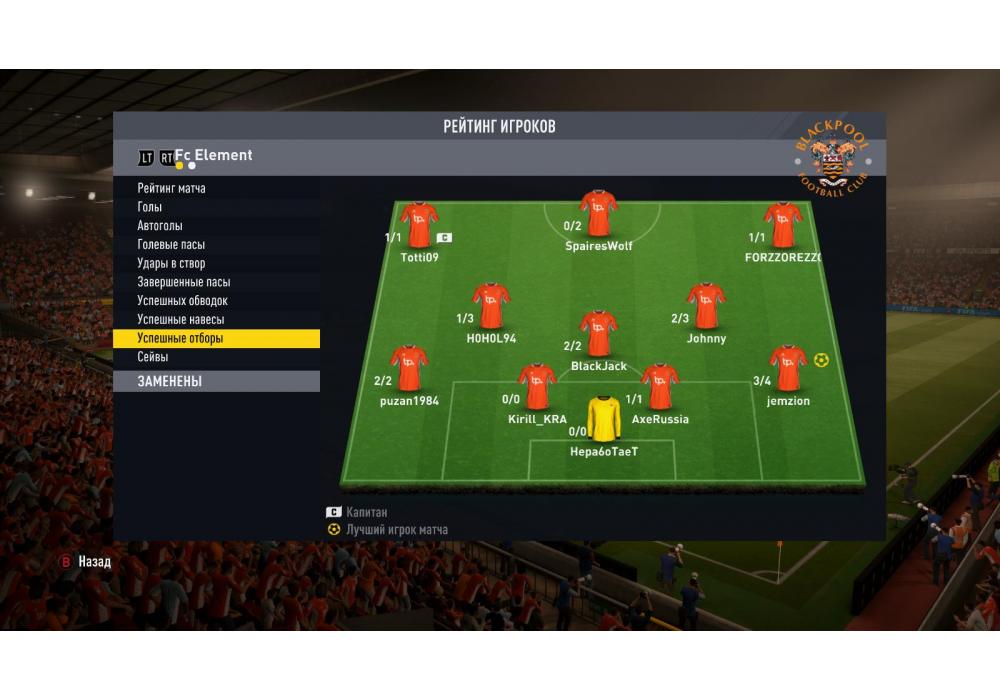Choose the Успешных обводок entry
This screenshot has height=700, width=1000.
182,301
